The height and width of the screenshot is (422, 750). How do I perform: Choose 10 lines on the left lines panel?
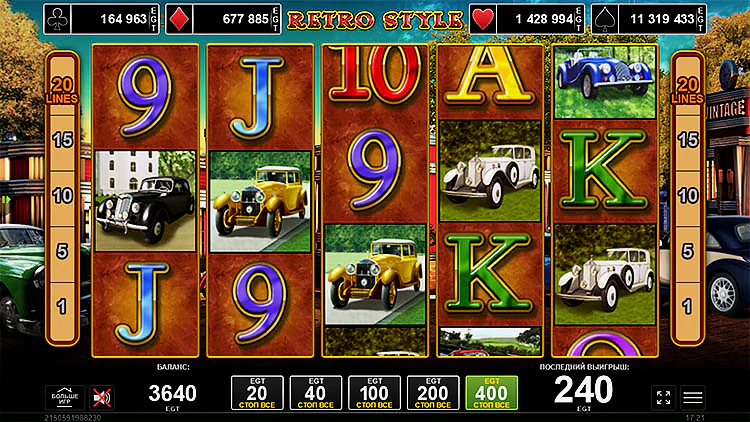[62, 195]
